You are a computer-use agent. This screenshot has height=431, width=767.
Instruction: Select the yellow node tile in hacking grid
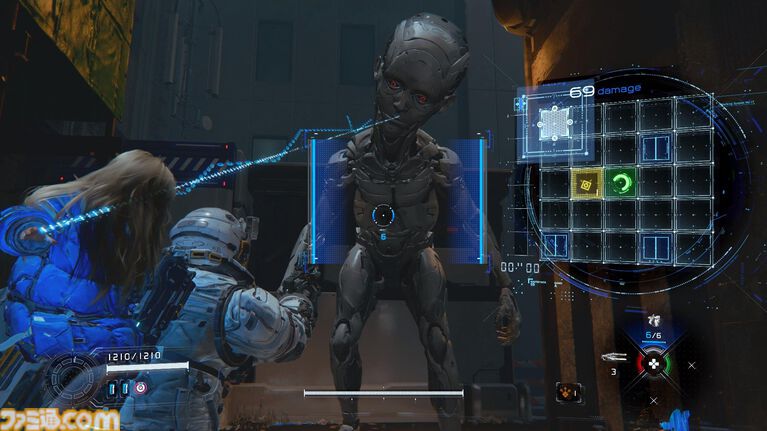click(x=585, y=182)
